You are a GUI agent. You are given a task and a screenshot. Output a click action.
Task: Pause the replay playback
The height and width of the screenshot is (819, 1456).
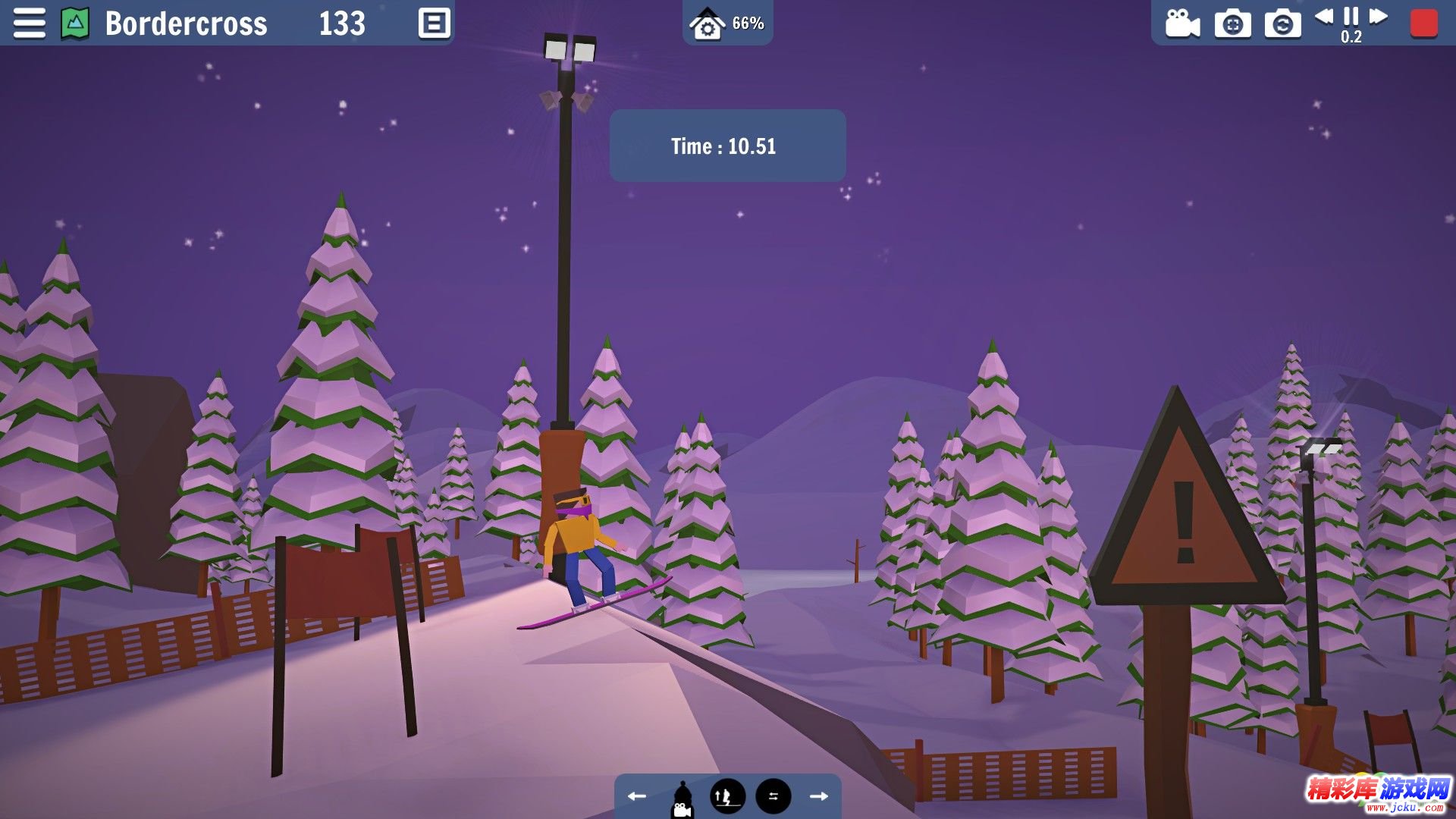[x=1351, y=16]
